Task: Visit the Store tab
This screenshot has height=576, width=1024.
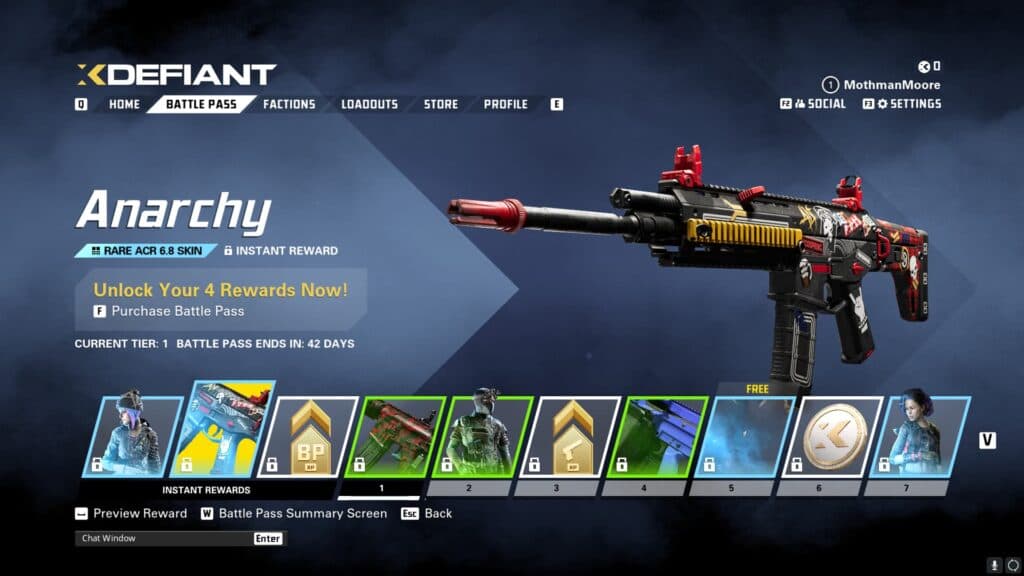Action: click(x=440, y=104)
